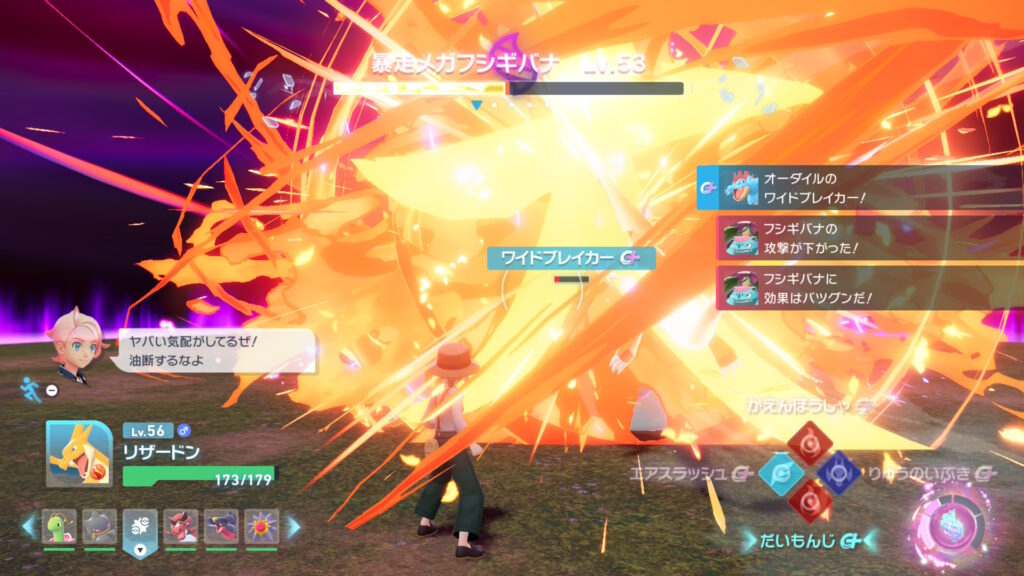This screenshot has height=576, width=1024.
Task: Switch to Starmie in the party bar
Action: 262,526
